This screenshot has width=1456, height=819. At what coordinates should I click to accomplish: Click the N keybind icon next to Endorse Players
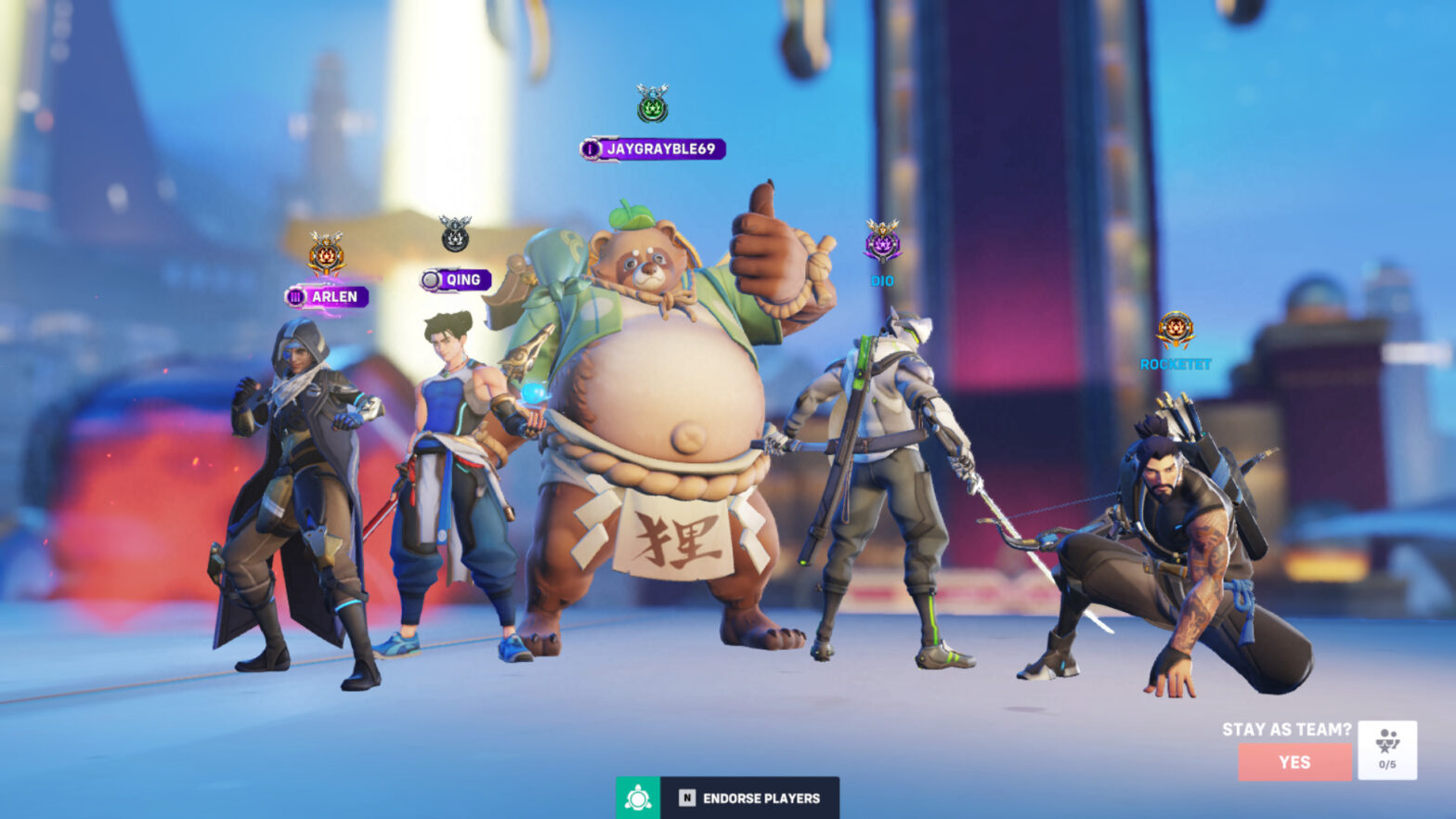coord(686,797)
